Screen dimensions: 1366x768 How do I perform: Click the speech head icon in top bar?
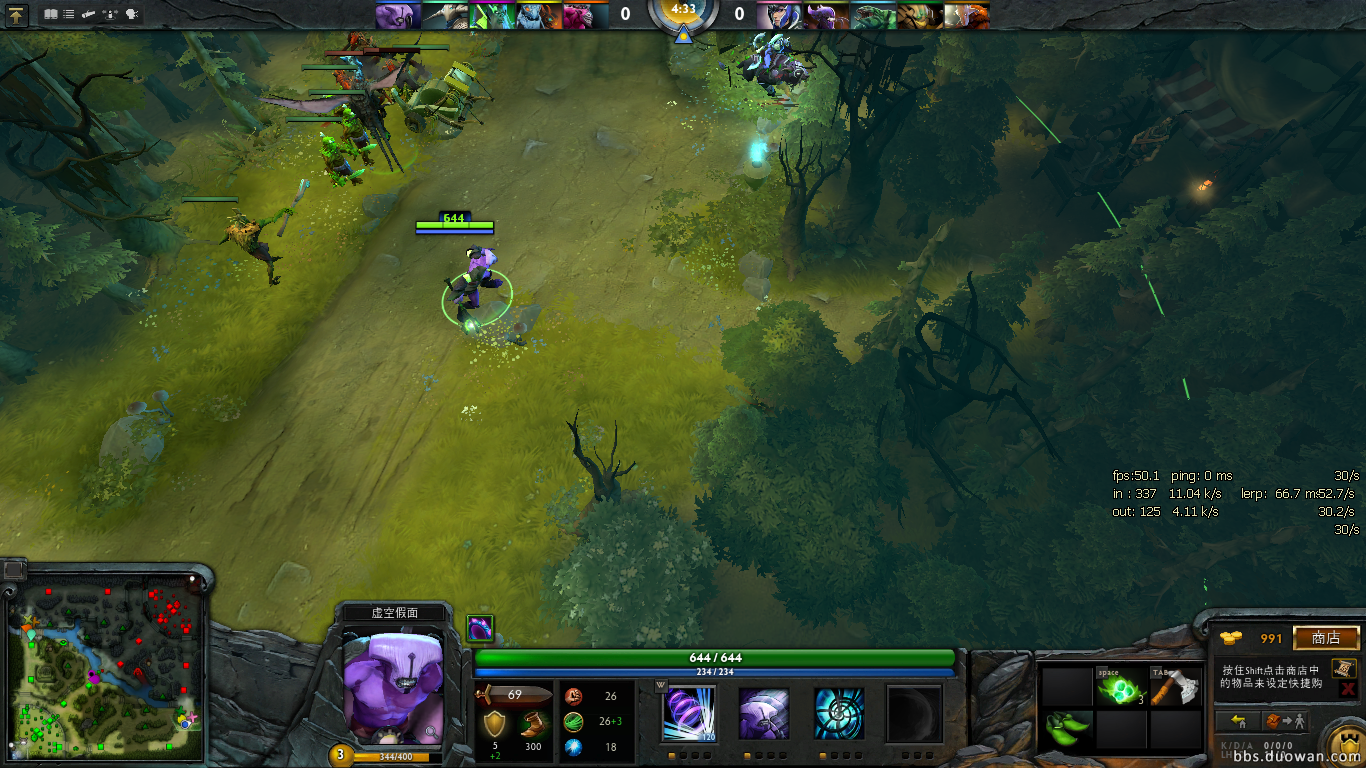click(x=132, y=14)
